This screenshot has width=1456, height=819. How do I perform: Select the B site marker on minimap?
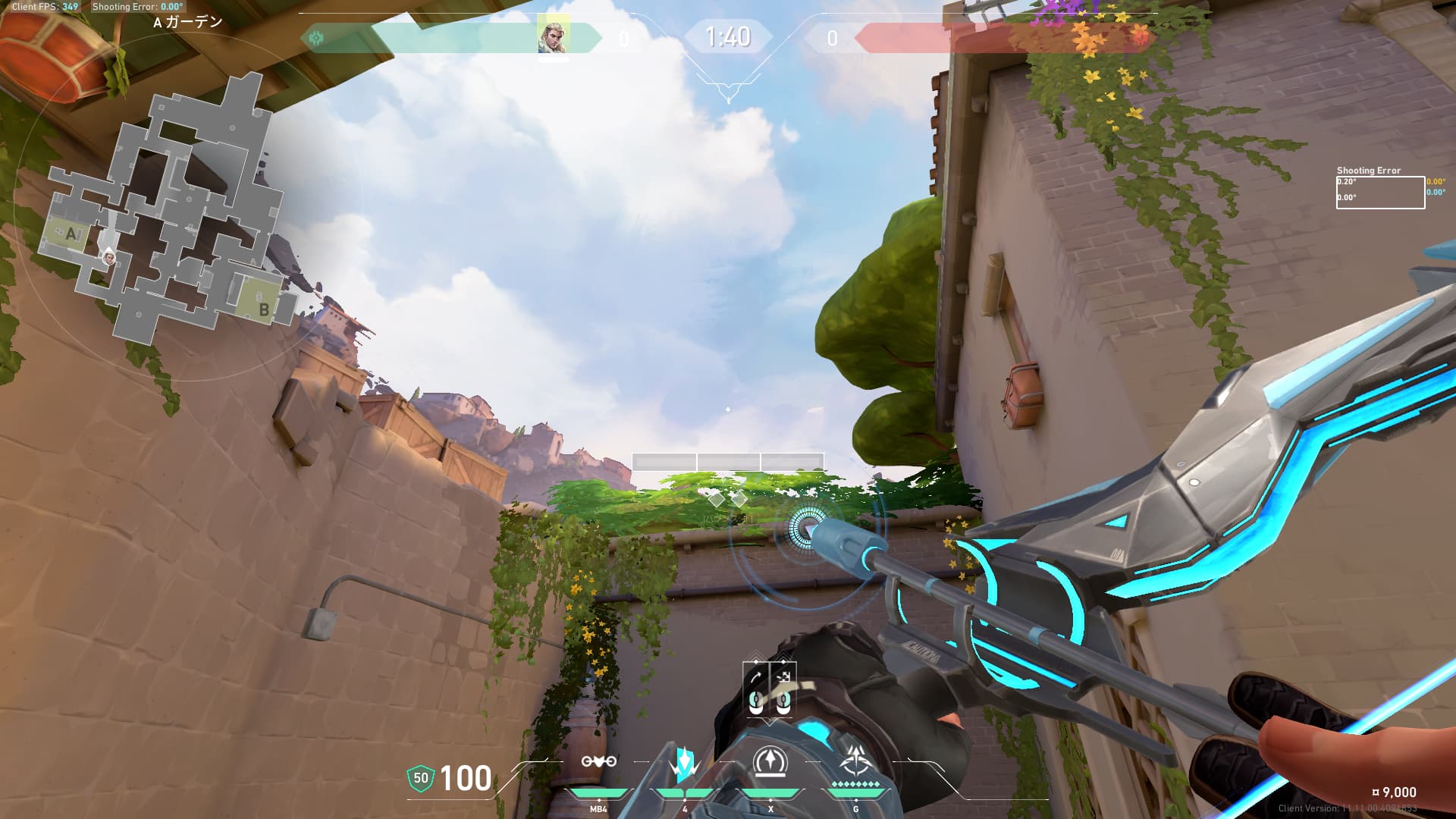262,307
